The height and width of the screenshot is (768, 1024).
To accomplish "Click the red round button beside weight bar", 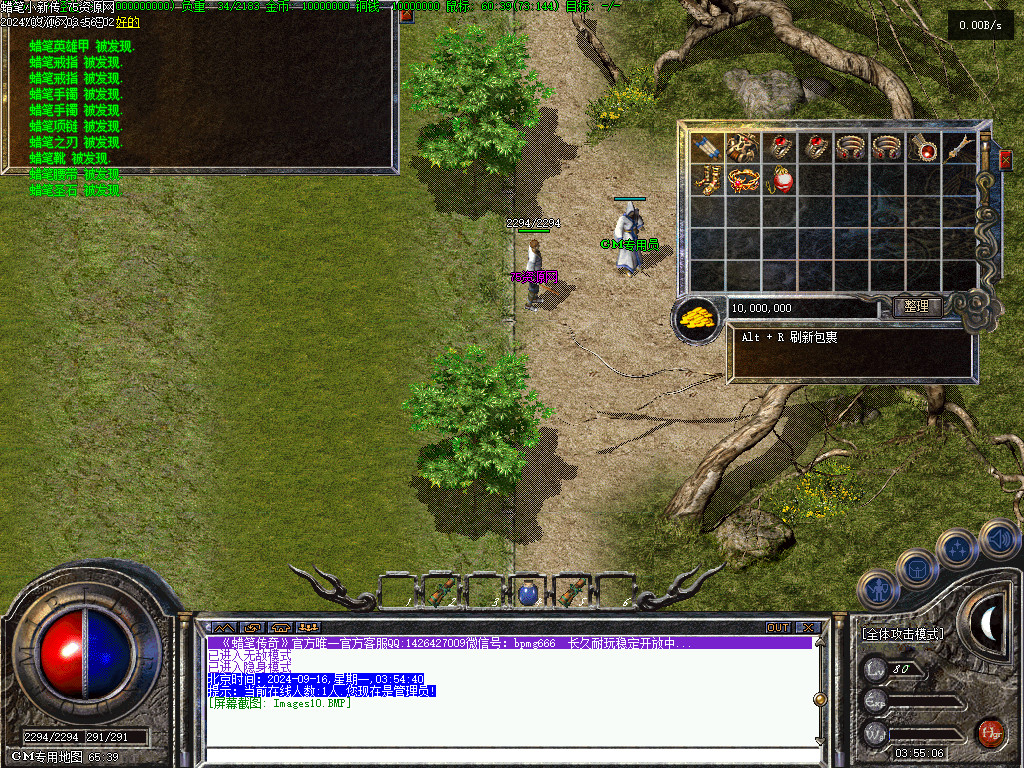I will pos(990,731).
